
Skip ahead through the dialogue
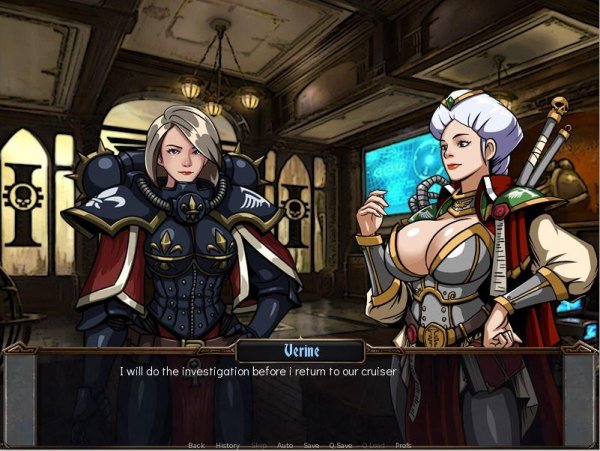pos(259,445)
